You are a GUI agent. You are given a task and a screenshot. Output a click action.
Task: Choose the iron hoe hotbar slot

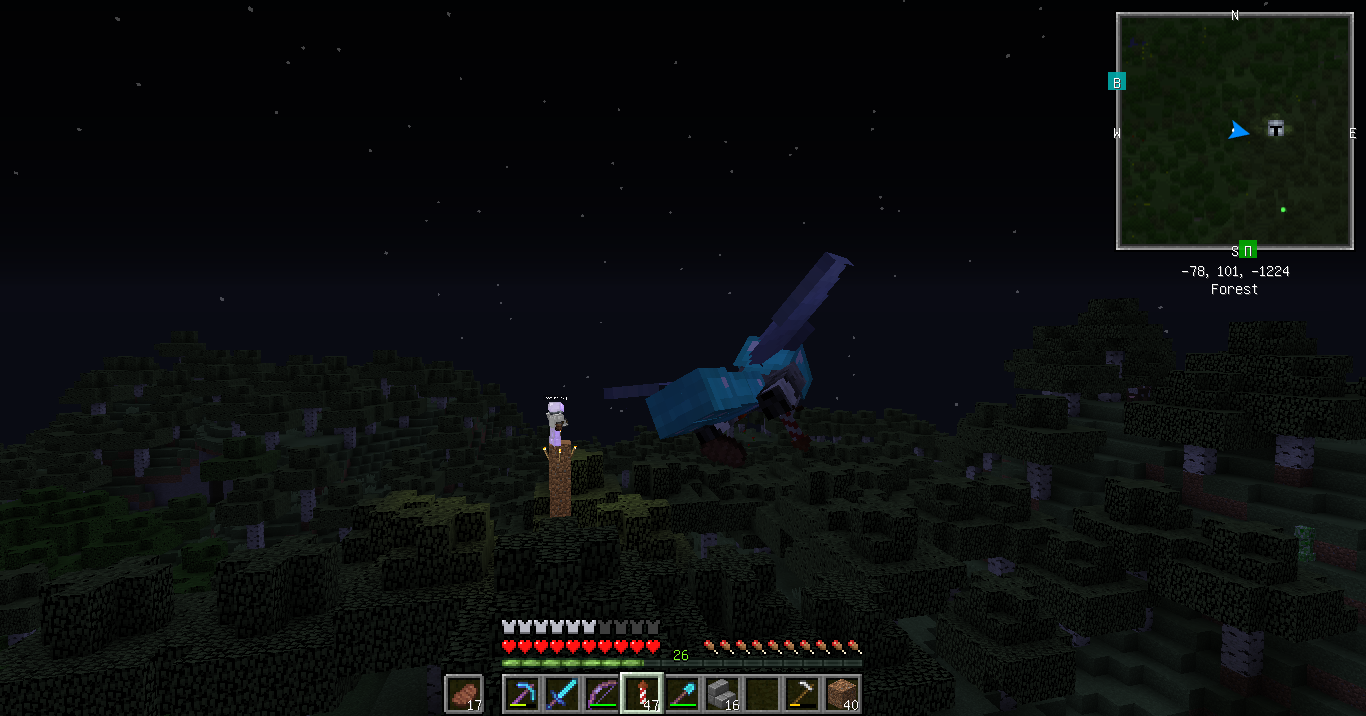(x=802, y=693)
